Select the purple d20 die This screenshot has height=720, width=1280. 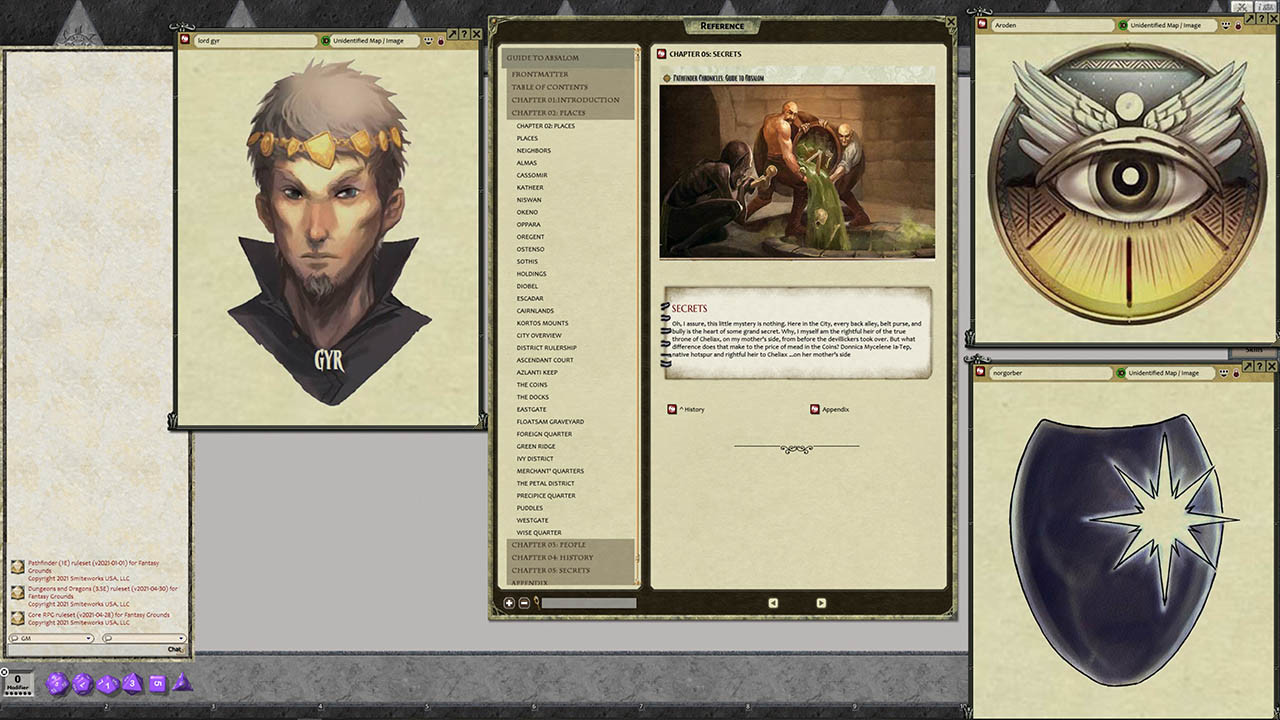(56, 684)
